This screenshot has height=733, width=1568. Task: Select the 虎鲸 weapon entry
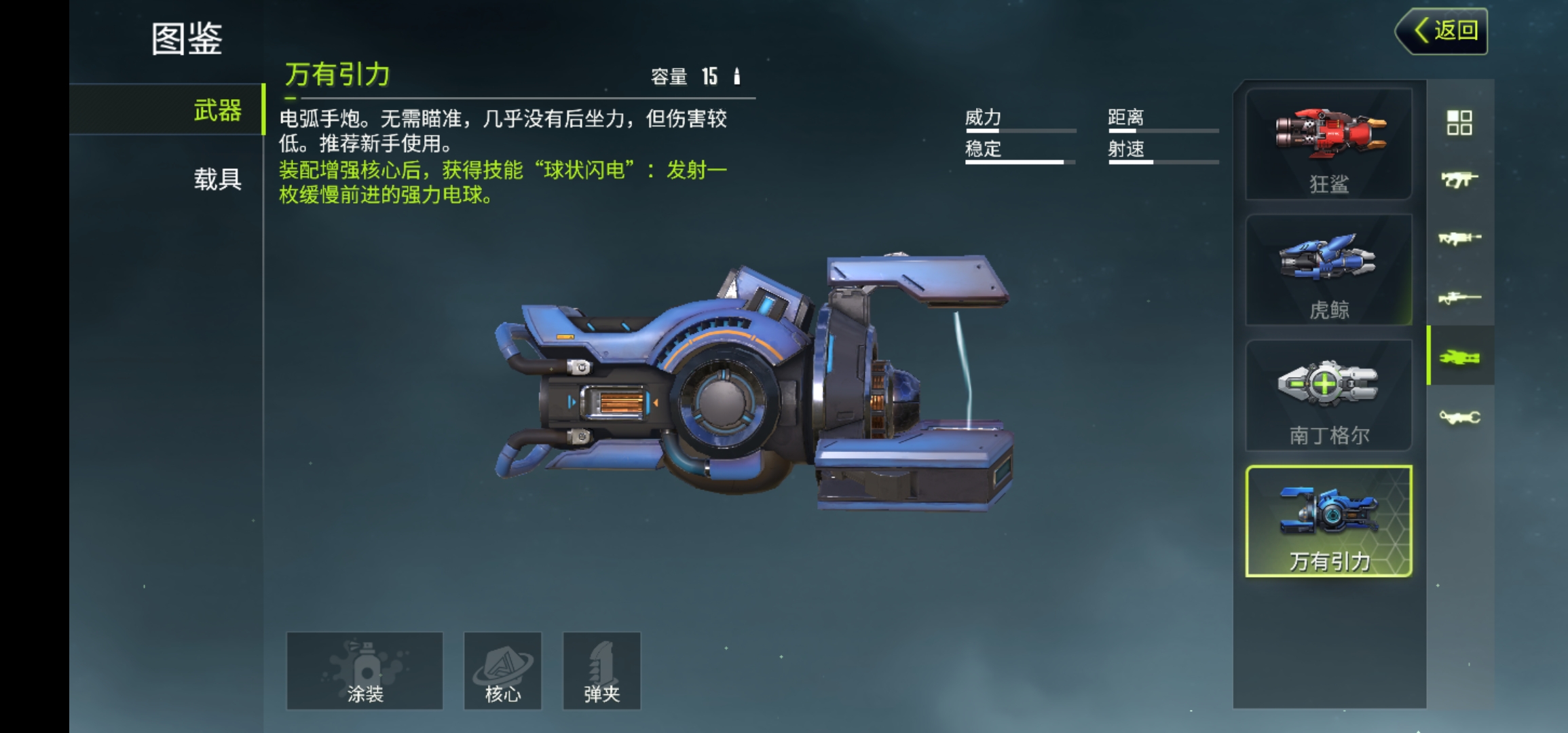1328,270
